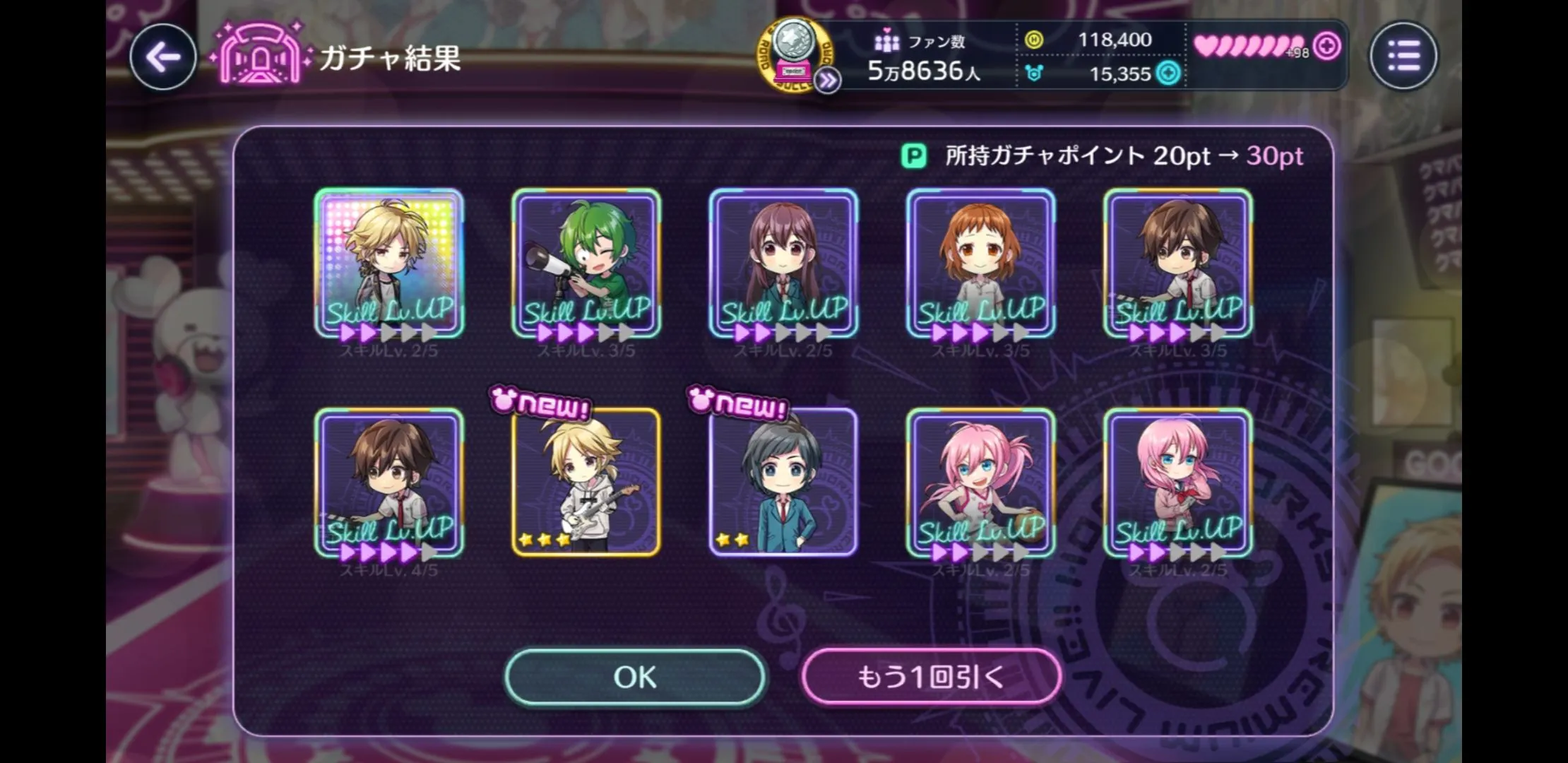The height and width of the screenshot is (763, 1568).
Task: Open the hamburger menu
Action: (1403, 56)
